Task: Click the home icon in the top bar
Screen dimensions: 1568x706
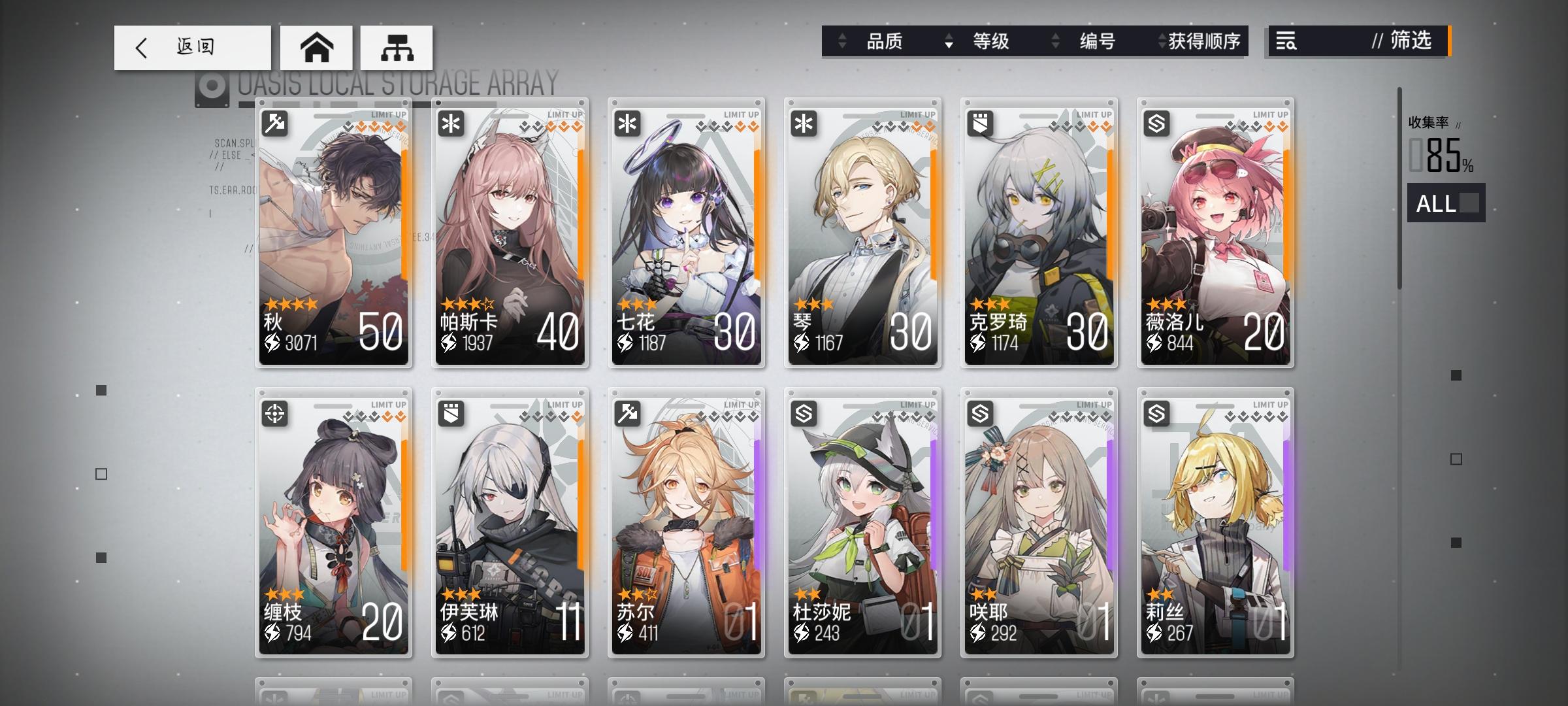Action: (x=316, y=46)
